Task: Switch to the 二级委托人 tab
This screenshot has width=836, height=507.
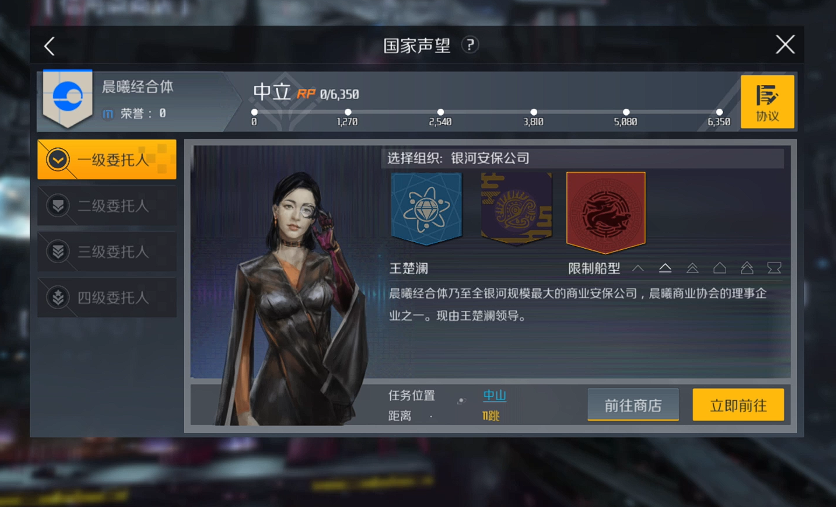Action: point(107,206)
